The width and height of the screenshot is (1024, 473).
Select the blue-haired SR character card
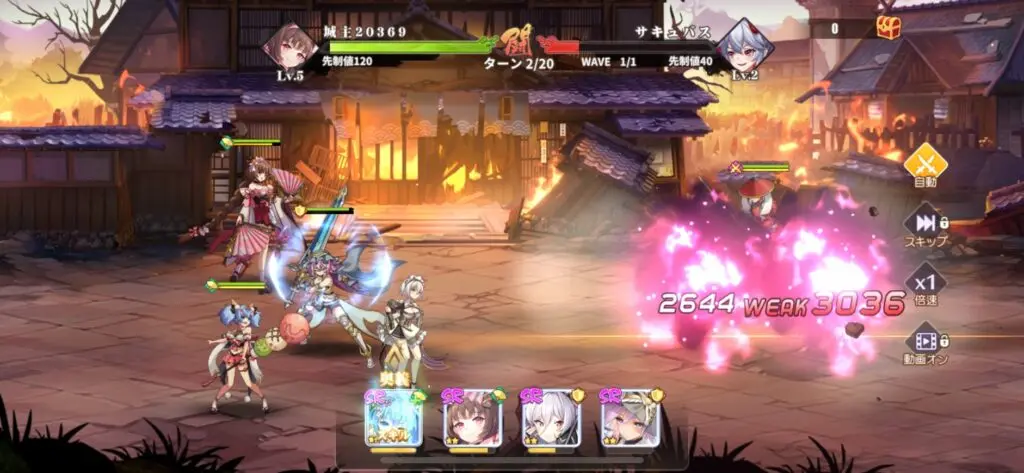[x=392, y=418]
